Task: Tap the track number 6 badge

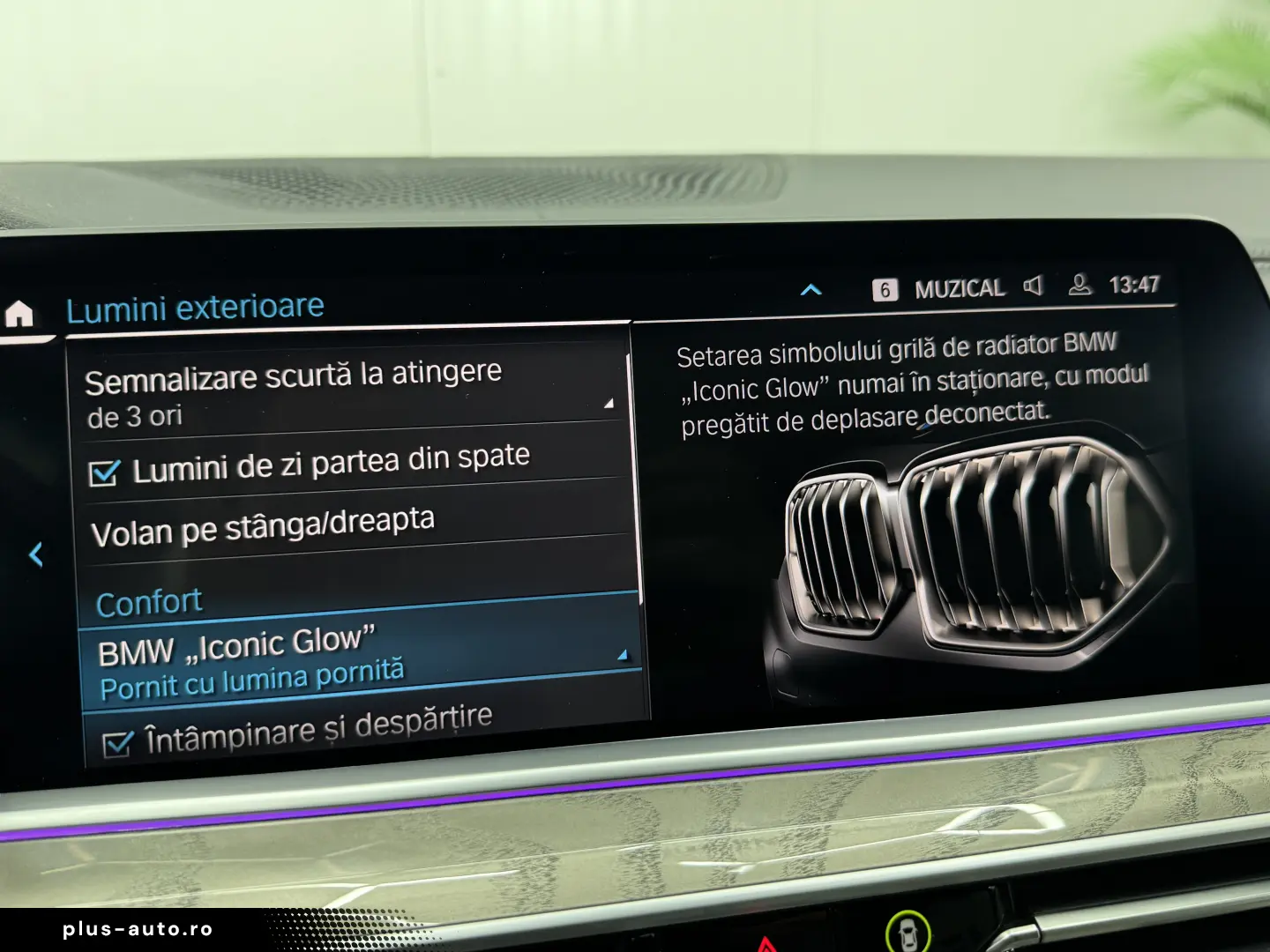Action: (885, 287)
